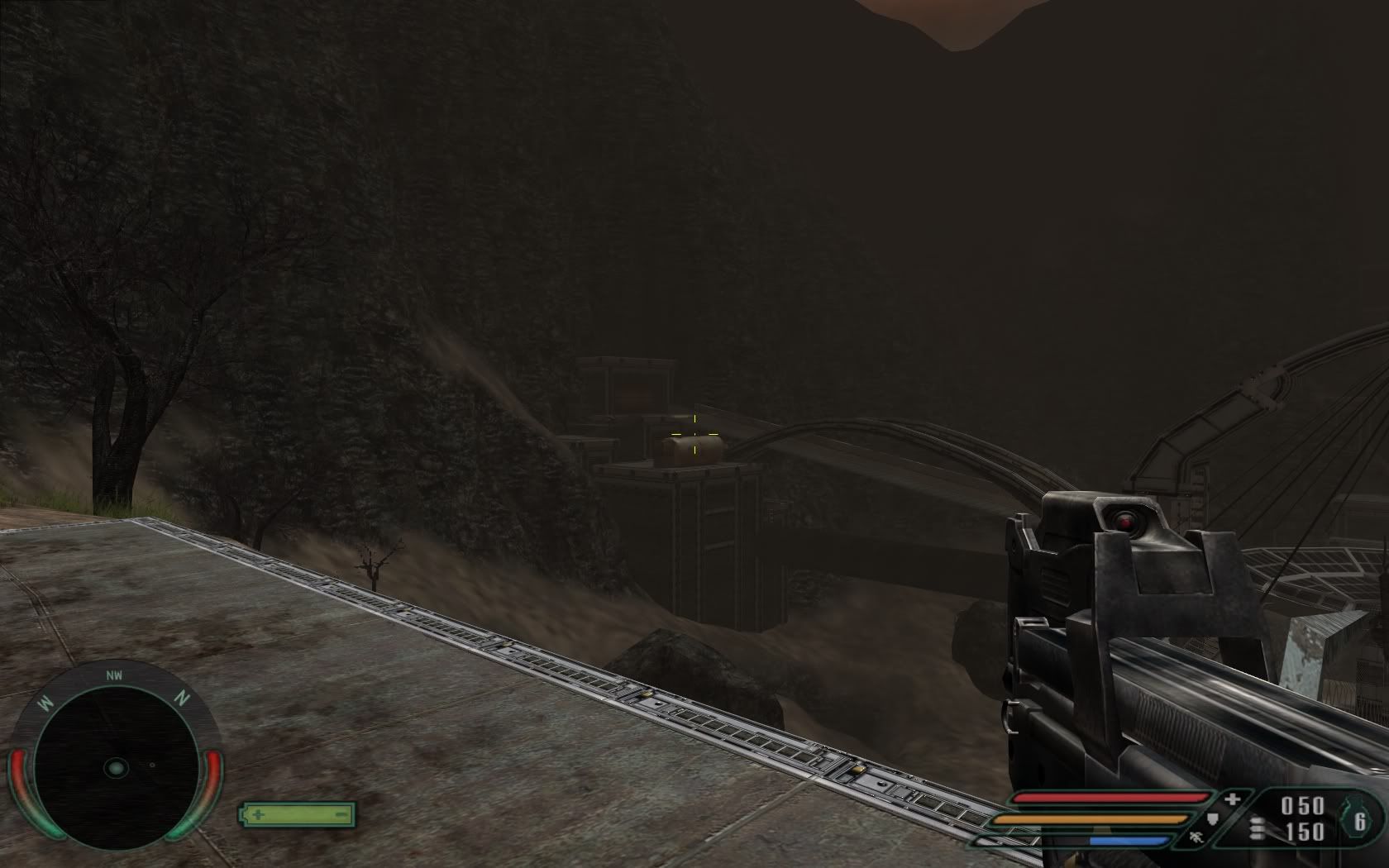Click the distant metal crate on the platform
Screen dimensions: 1389x868
690,451
